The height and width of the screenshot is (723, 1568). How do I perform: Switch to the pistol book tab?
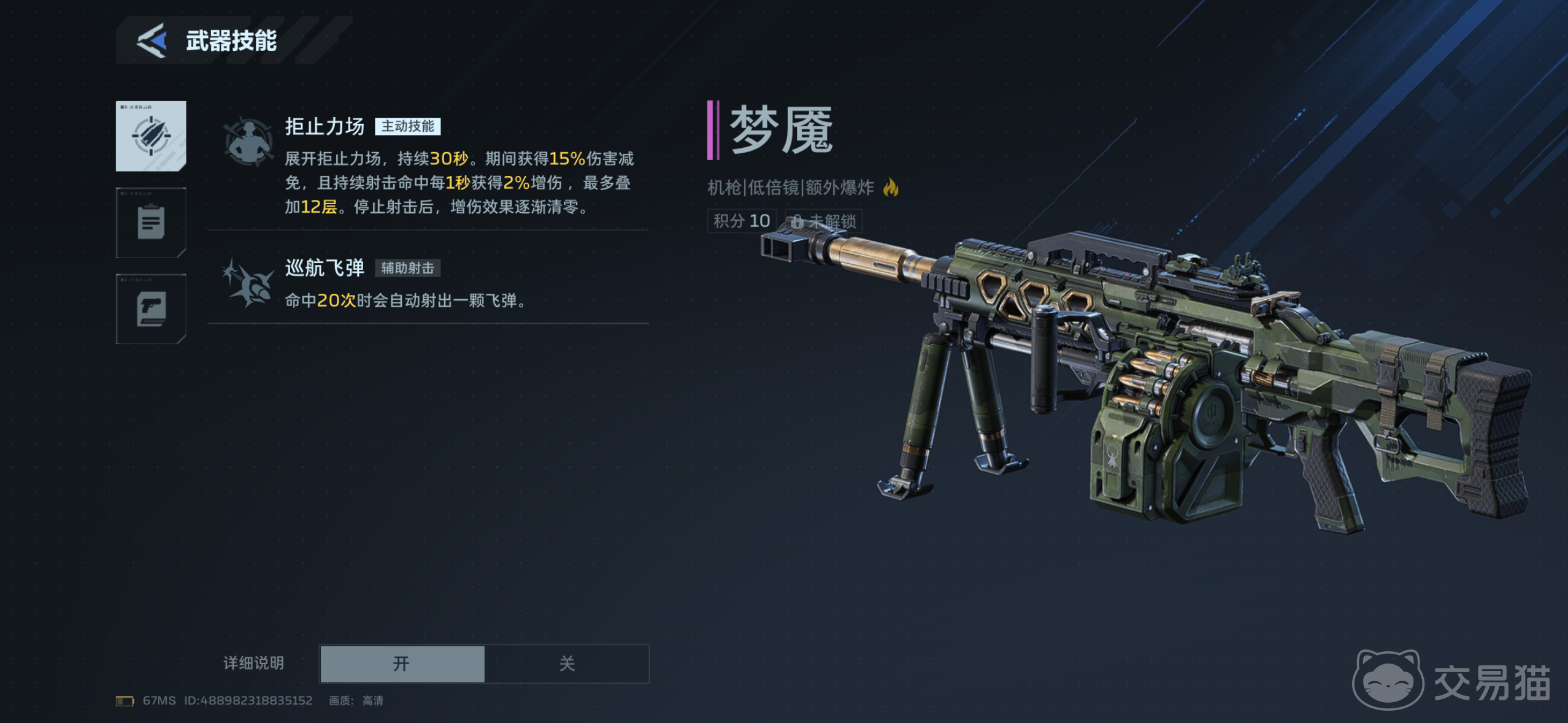(151, 309)
